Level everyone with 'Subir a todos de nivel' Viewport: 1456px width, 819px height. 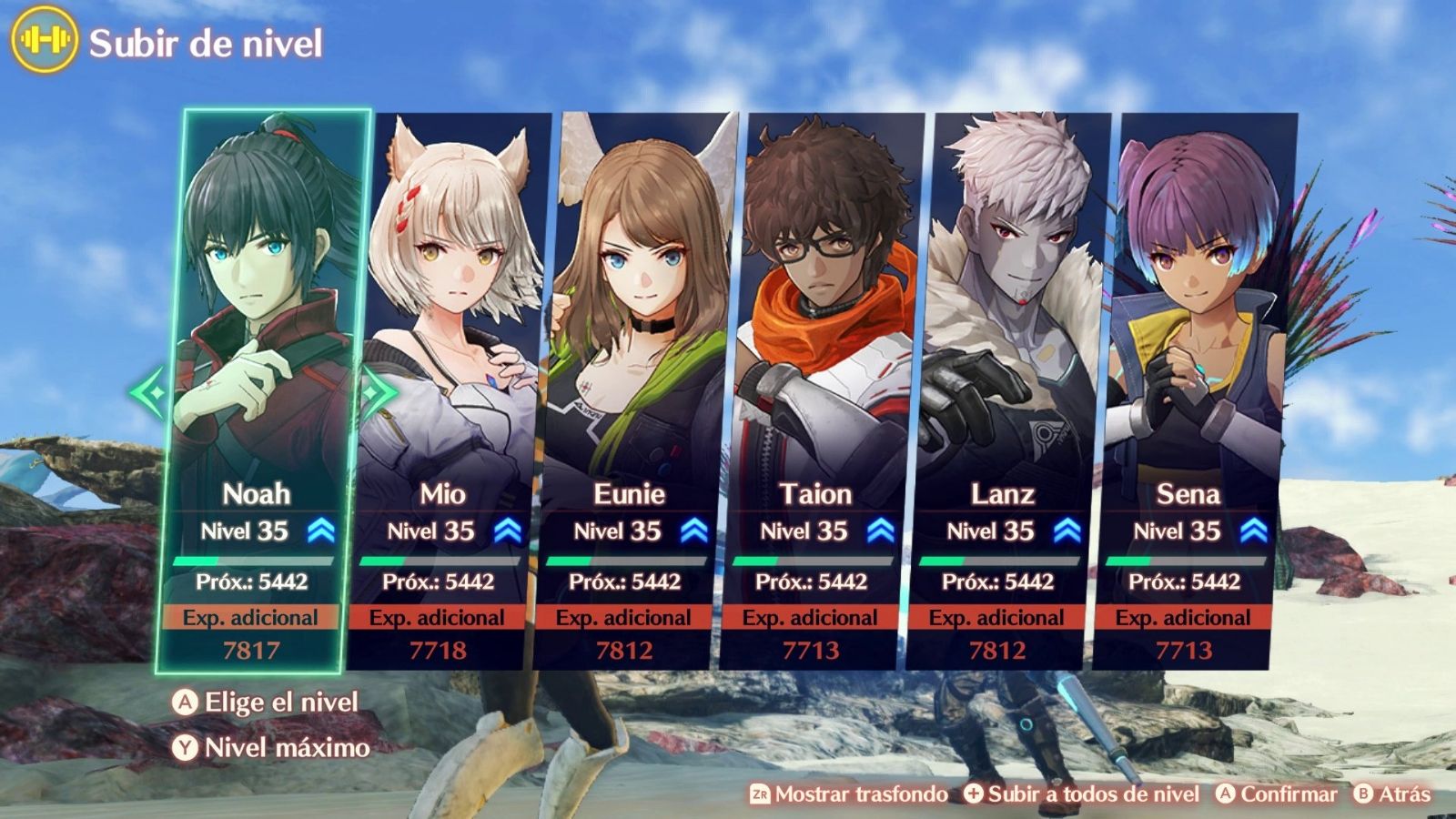[x=1082, y=794]
